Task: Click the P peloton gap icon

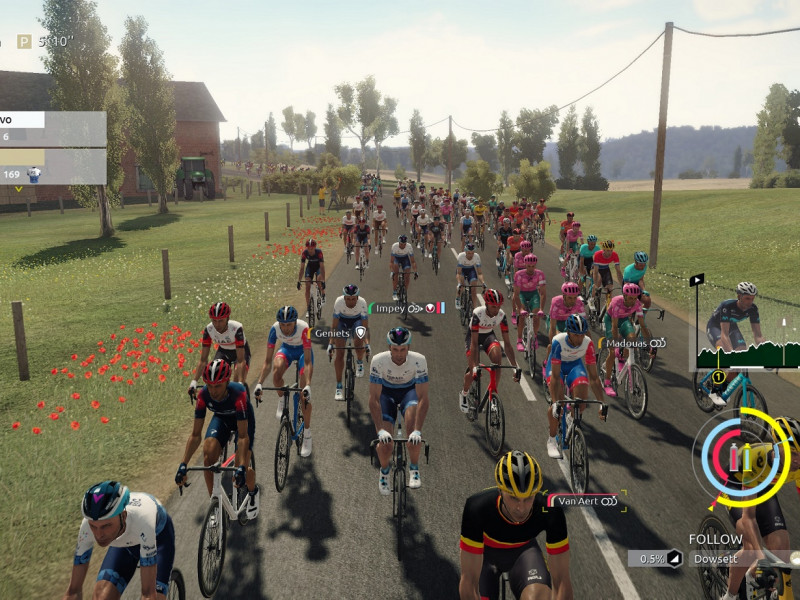Action: 25,42
